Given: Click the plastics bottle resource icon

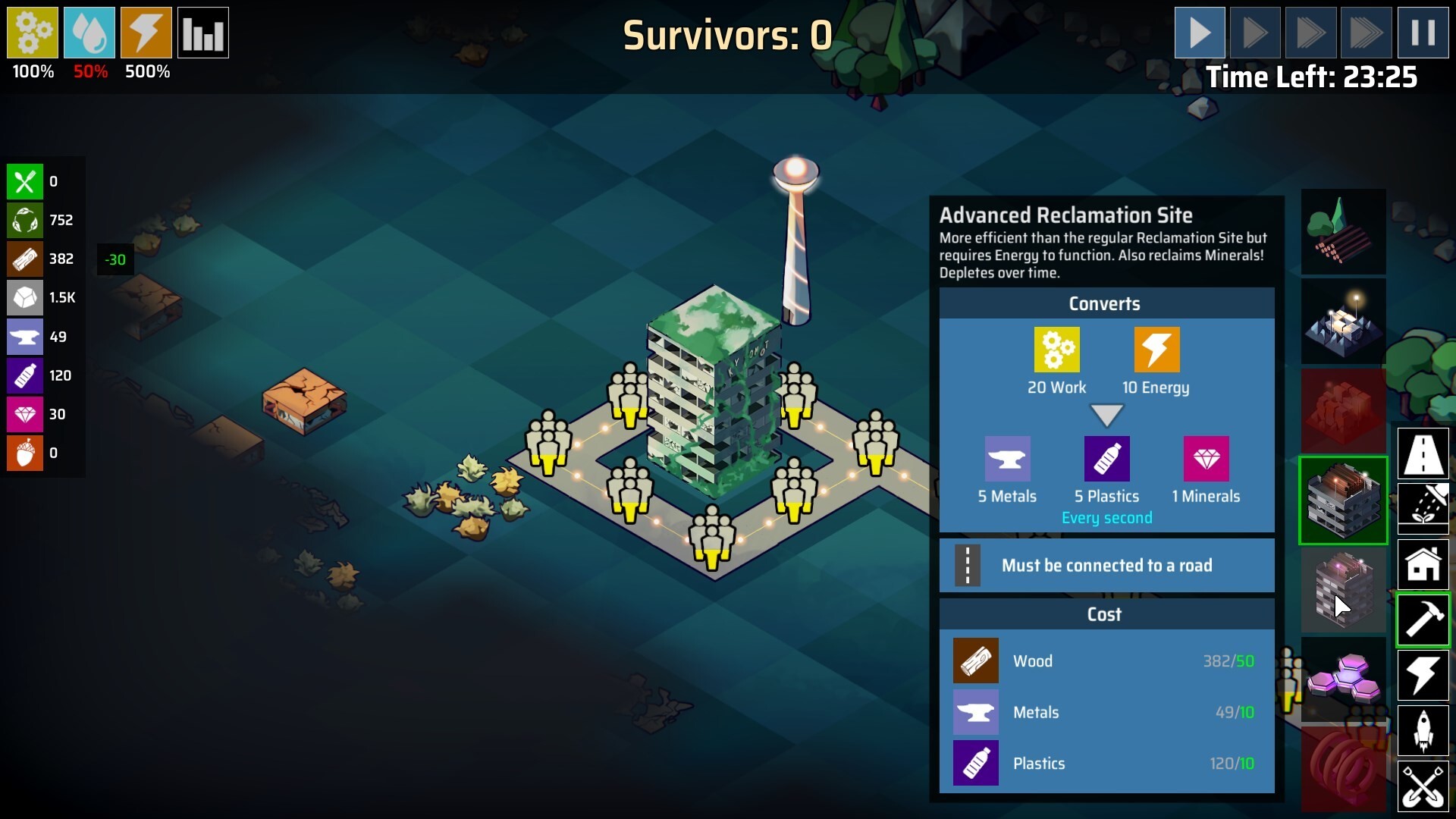Looking at the screenshot, I should tap(25, 375).
